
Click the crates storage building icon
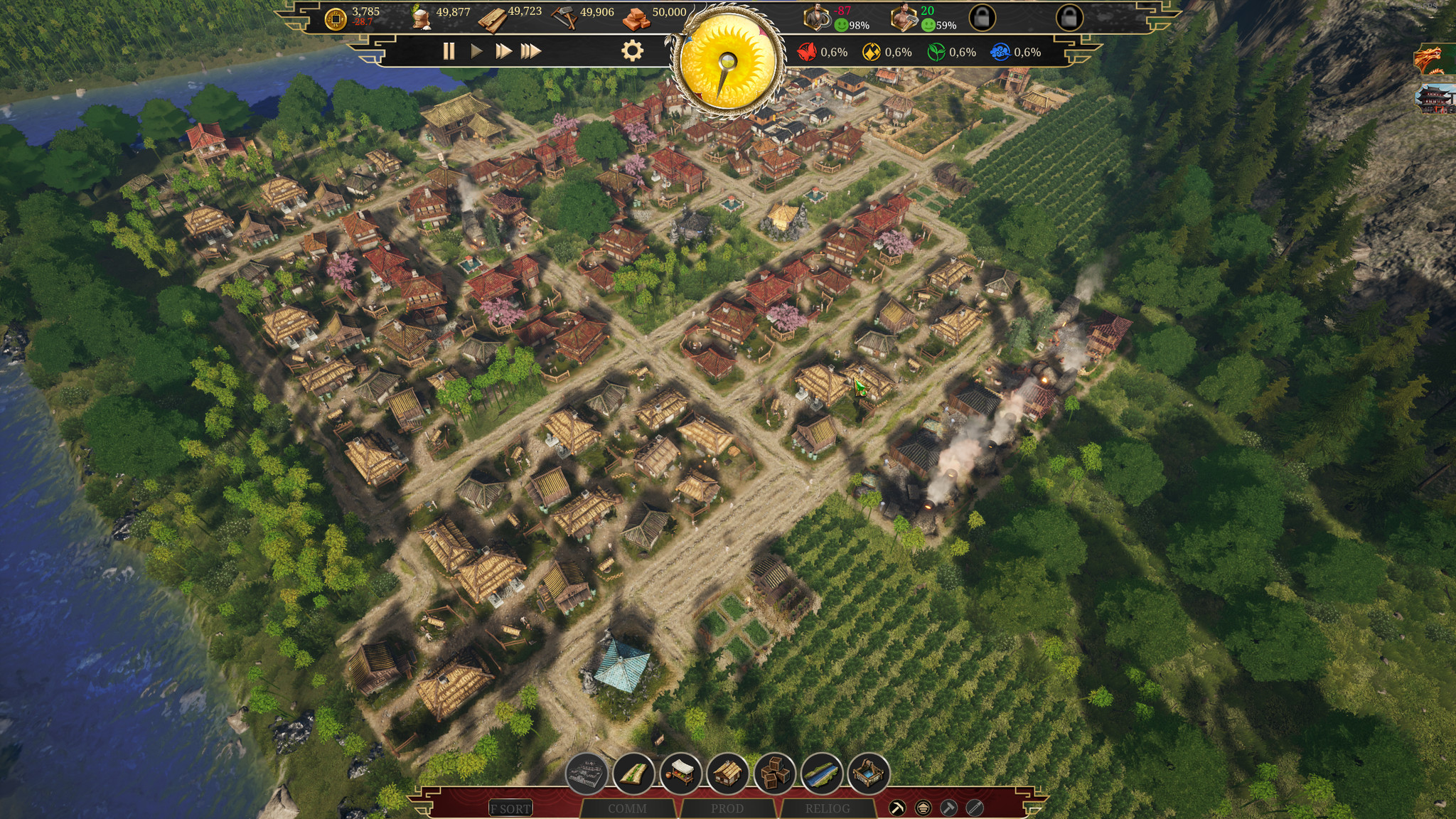coord(773,773)
